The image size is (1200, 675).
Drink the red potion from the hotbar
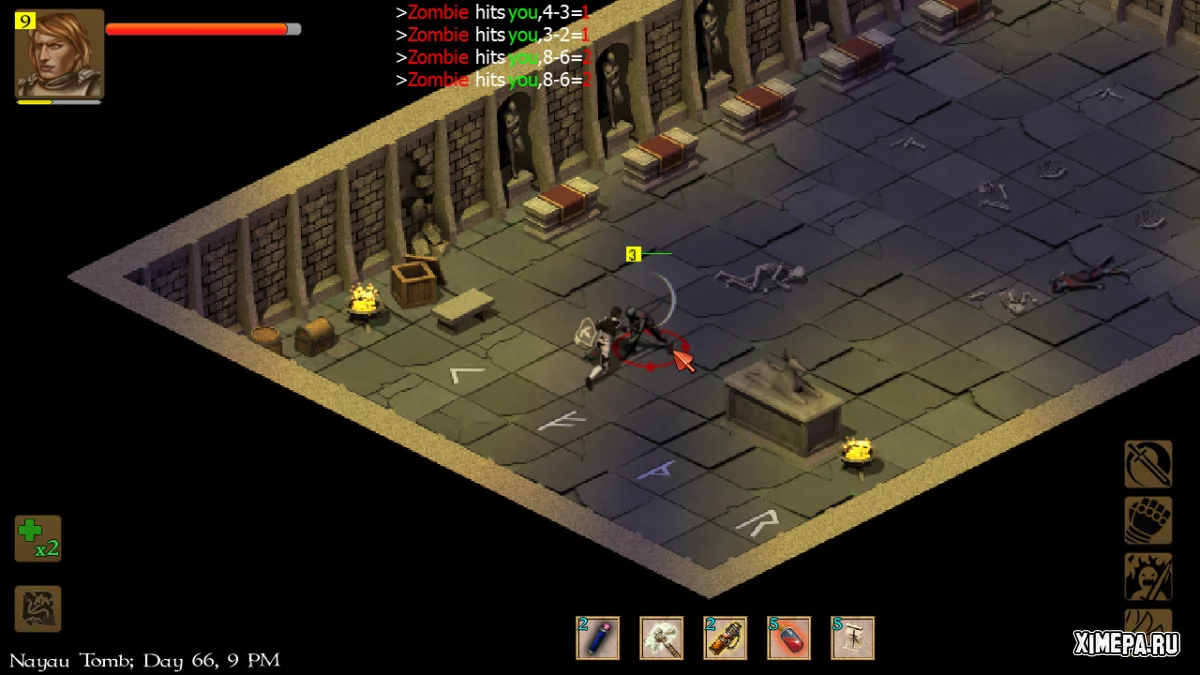789,638
